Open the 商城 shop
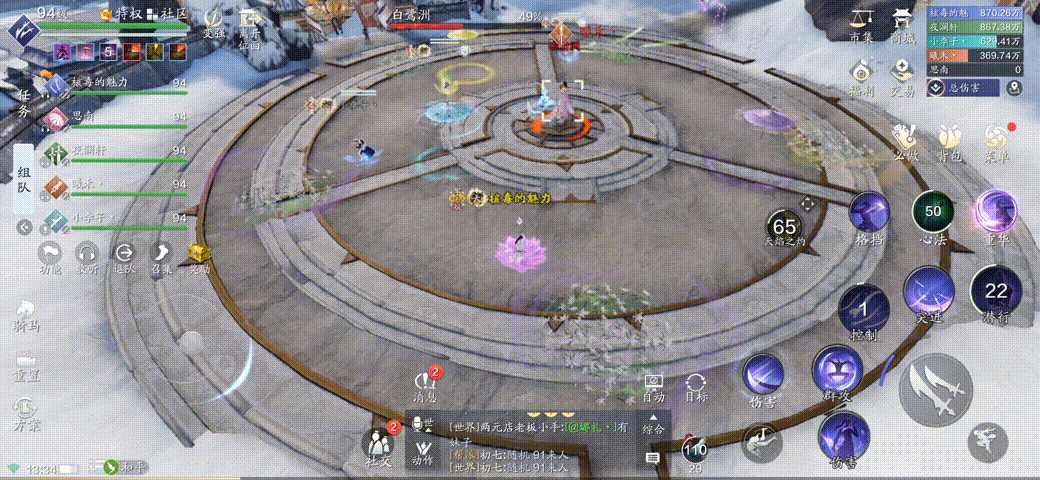The image size is (1040, 480). 903,22
